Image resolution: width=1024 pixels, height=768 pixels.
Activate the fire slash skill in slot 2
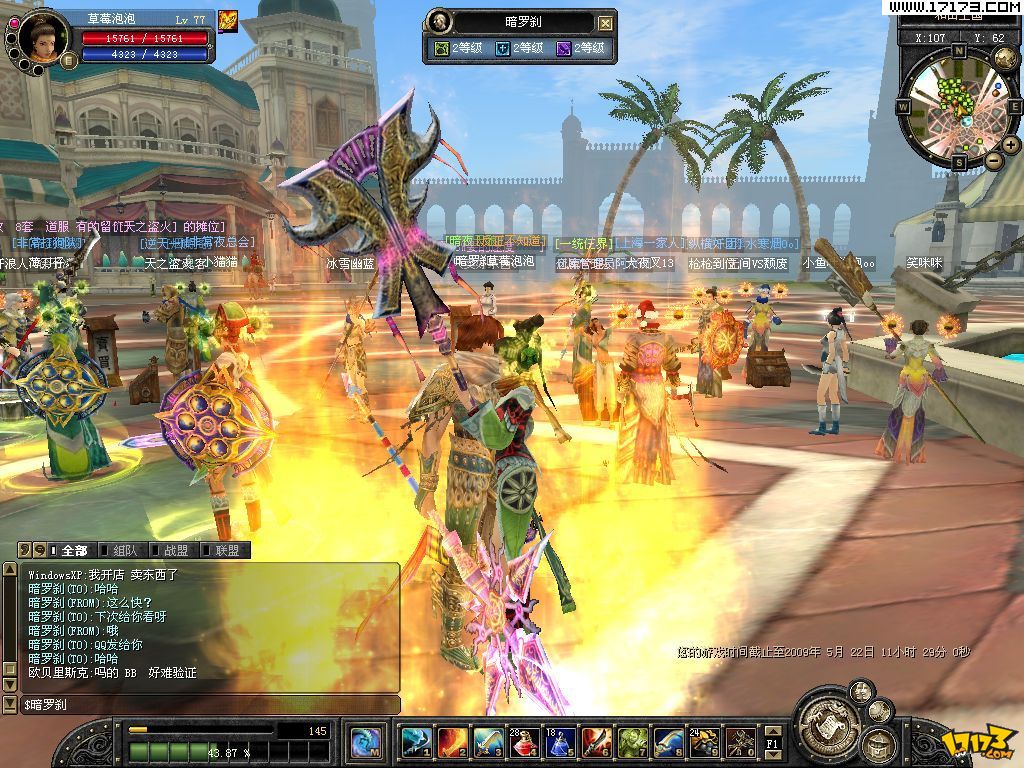(451, 741)
